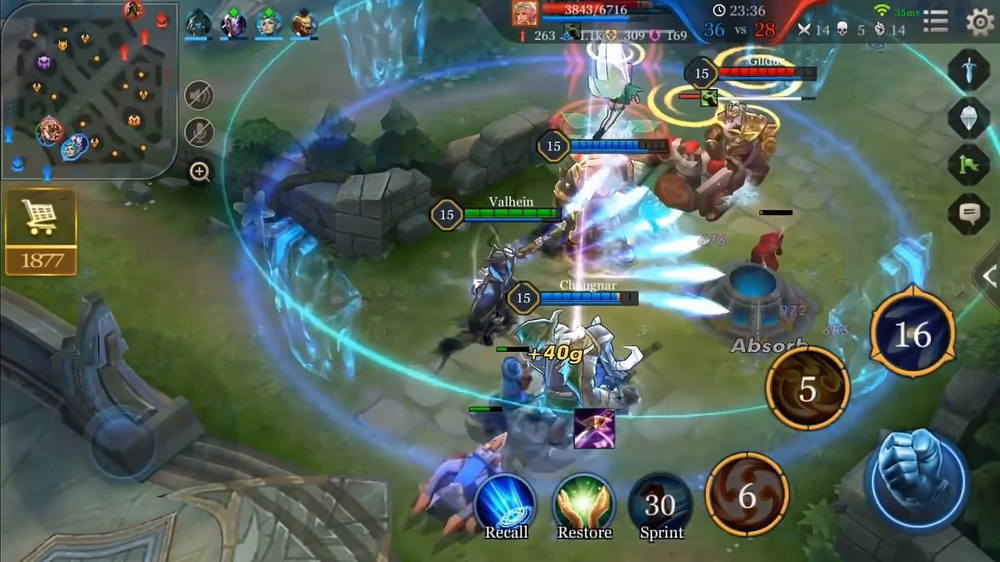
Task: Toggle the speaker mute icon
Action: click(x=199, y=96)
